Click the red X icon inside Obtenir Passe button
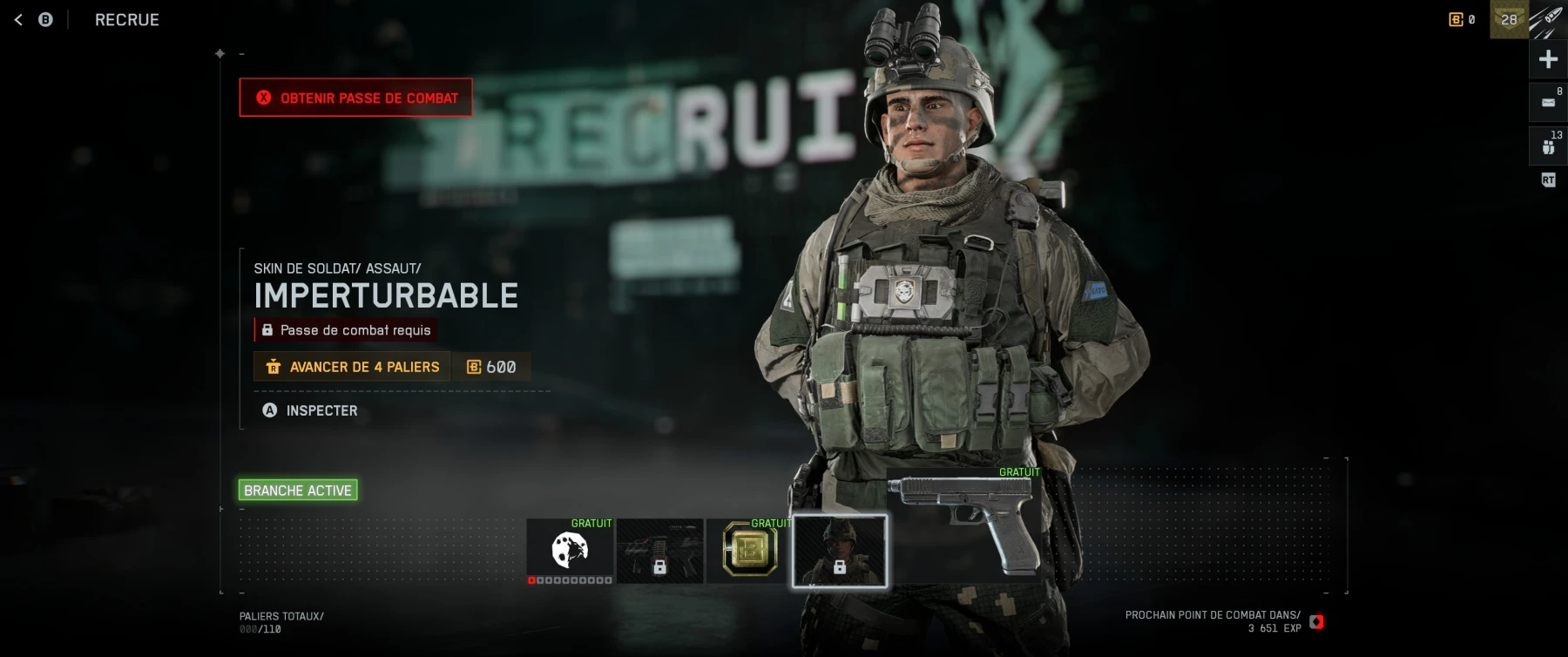This screenshot has width=1568, height=657. (x=266, y=98)
